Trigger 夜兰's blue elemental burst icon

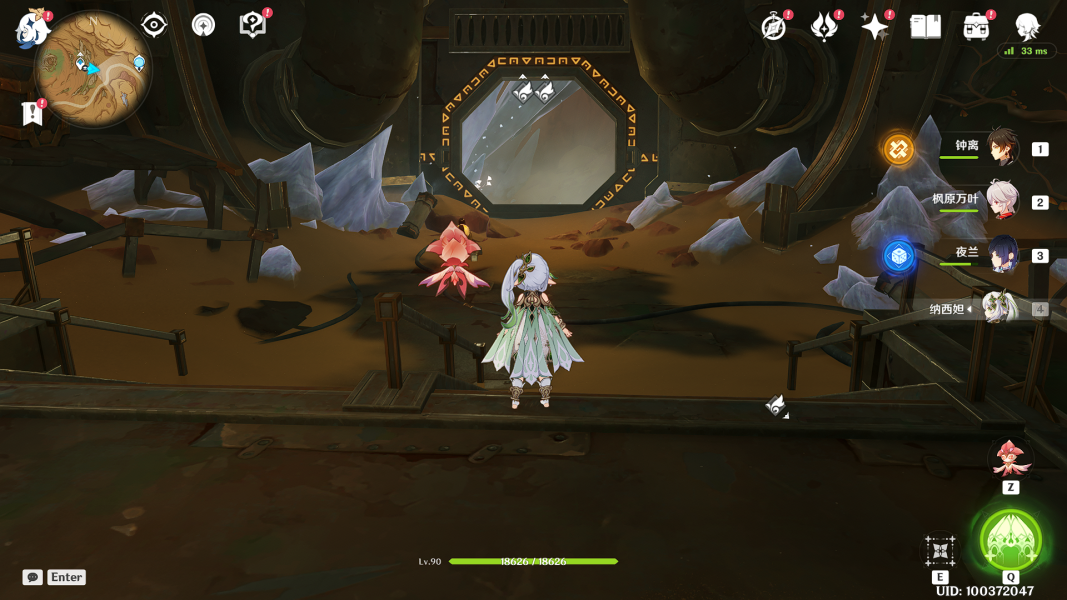tap(898, 256)
